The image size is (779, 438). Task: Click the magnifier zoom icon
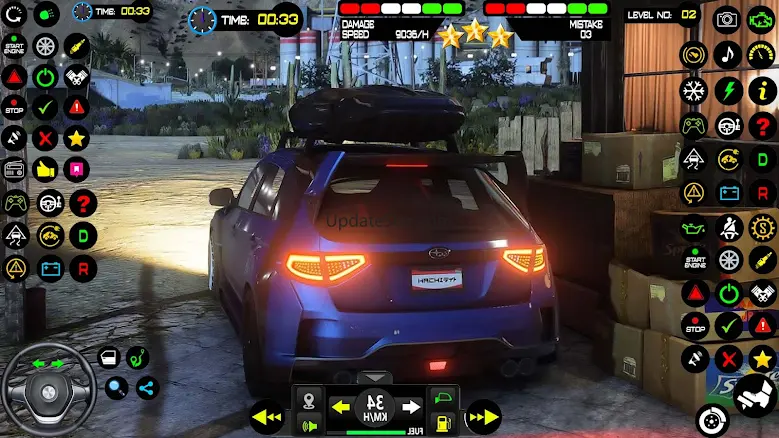coord(117,388)
